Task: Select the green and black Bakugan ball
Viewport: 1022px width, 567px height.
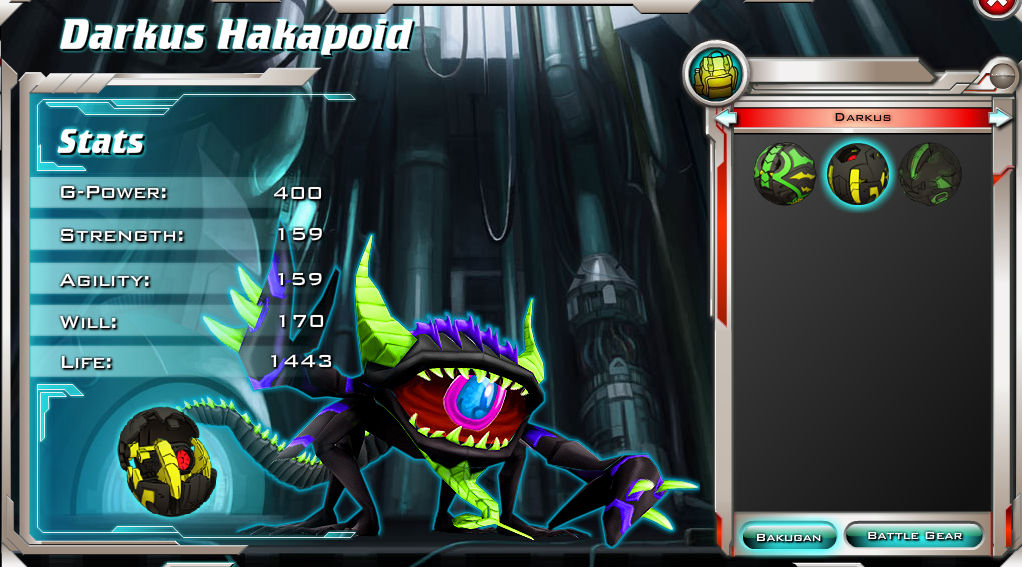Action: click(785, 173)
